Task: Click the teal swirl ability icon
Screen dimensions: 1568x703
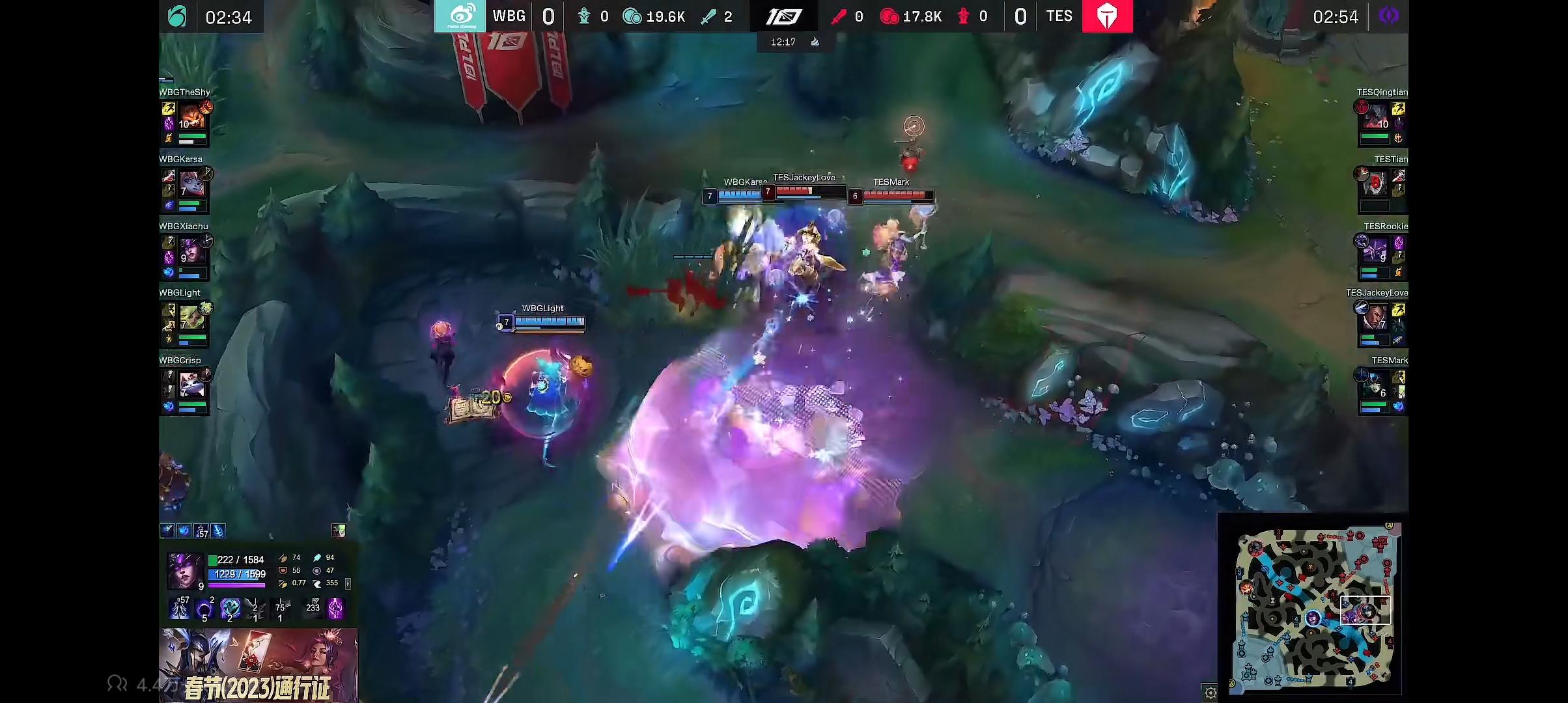Action: [x=230, y=609]
